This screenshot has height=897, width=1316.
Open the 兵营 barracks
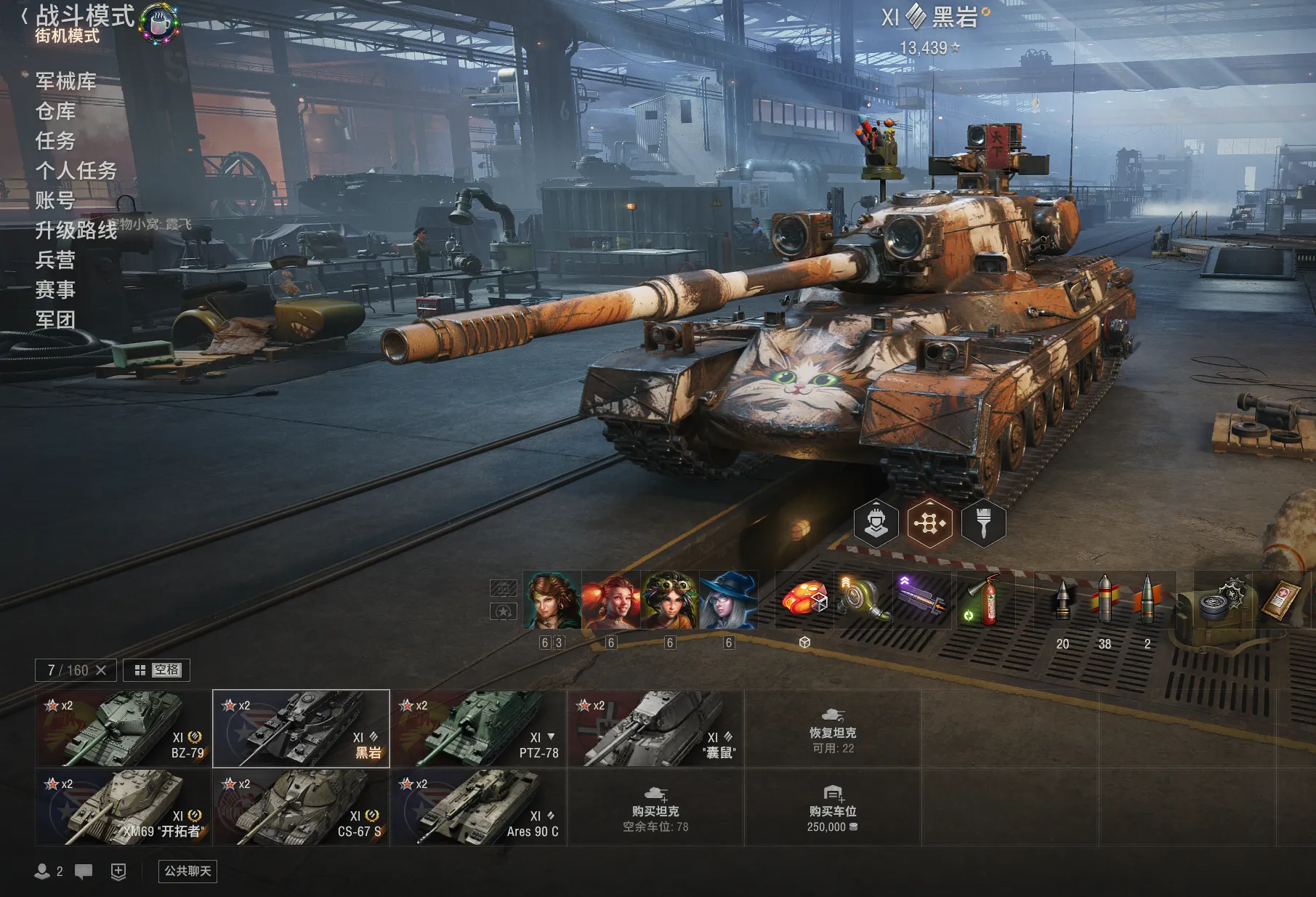click(56, 260)
